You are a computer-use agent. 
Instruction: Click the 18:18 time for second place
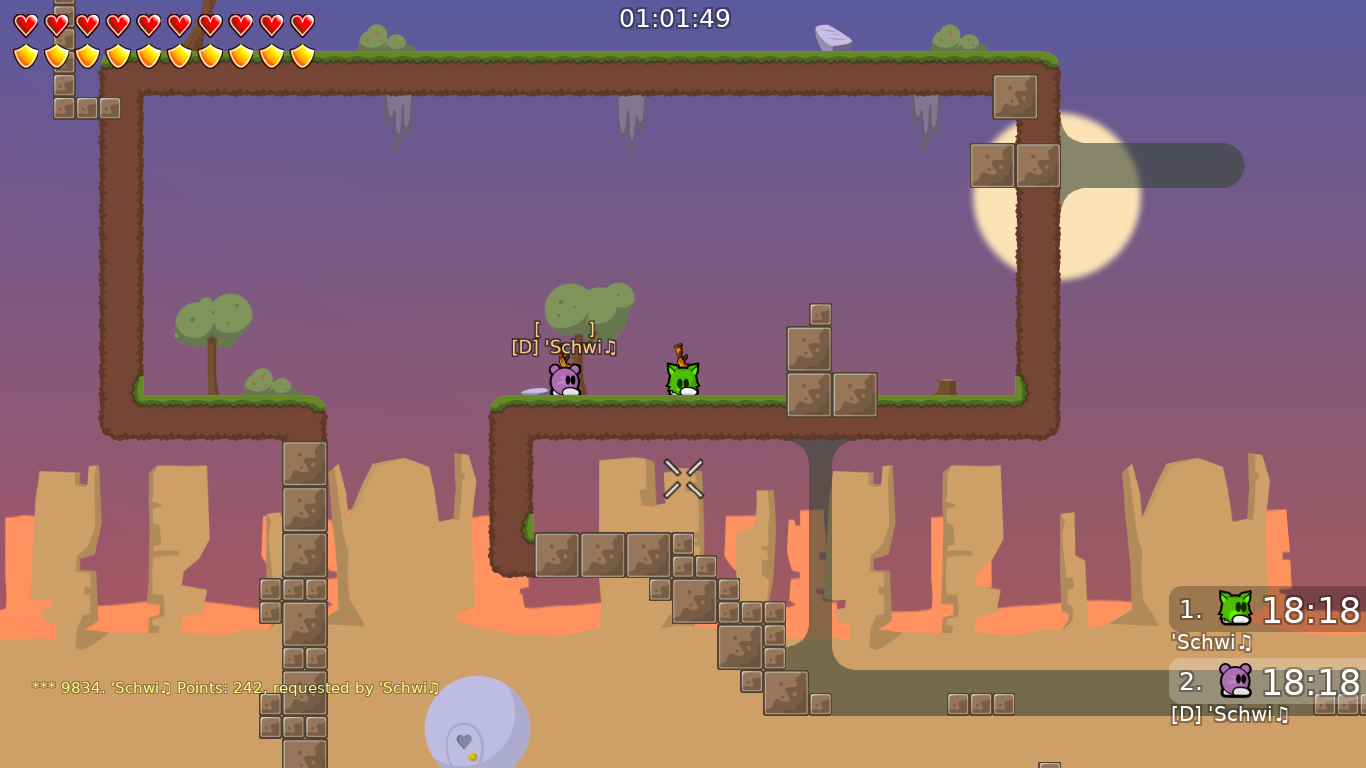pyautogui.click(x=1310, y=684)
